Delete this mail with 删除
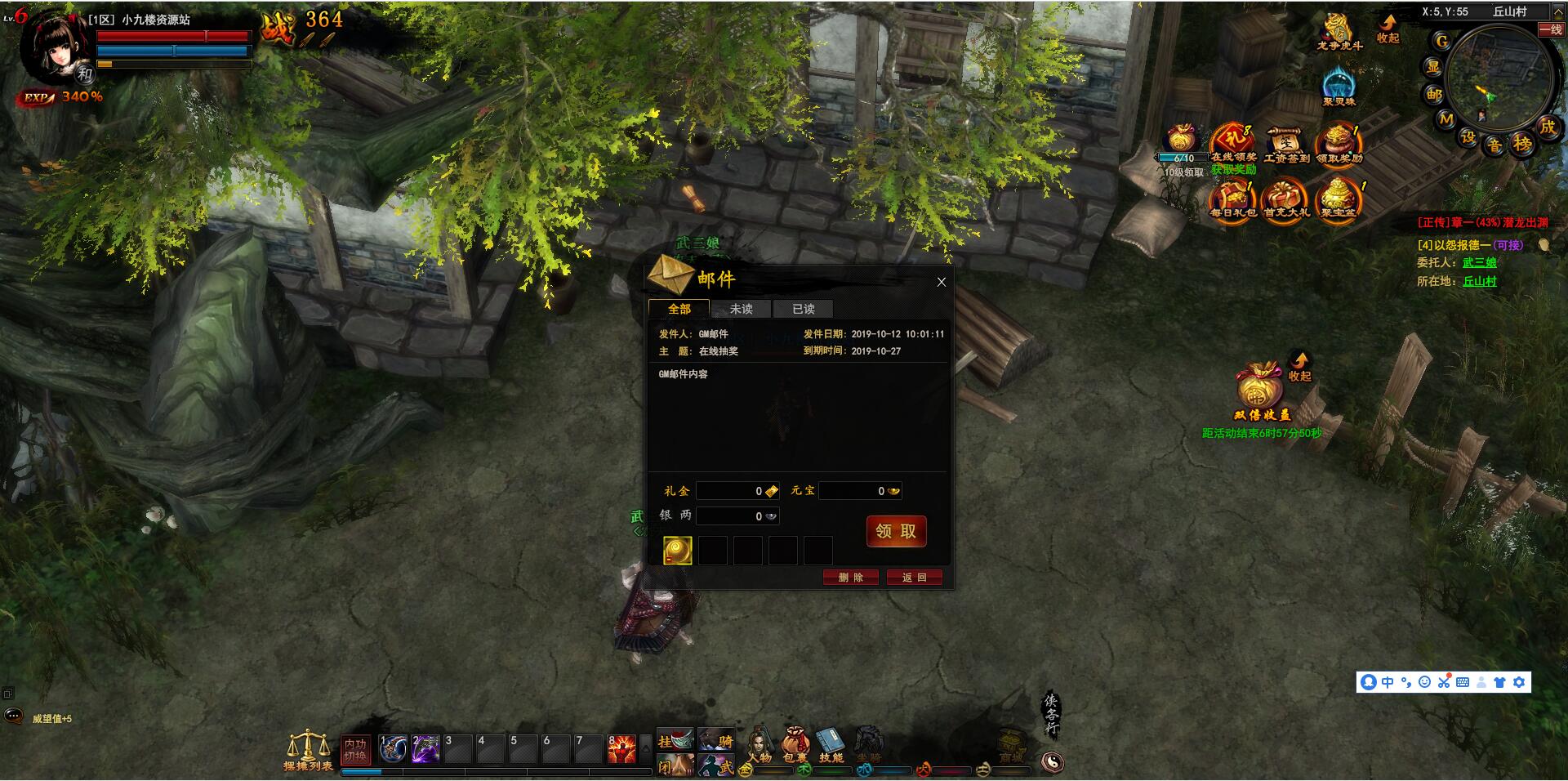Viewport: 1568px width, 781px height. [850, 578]
